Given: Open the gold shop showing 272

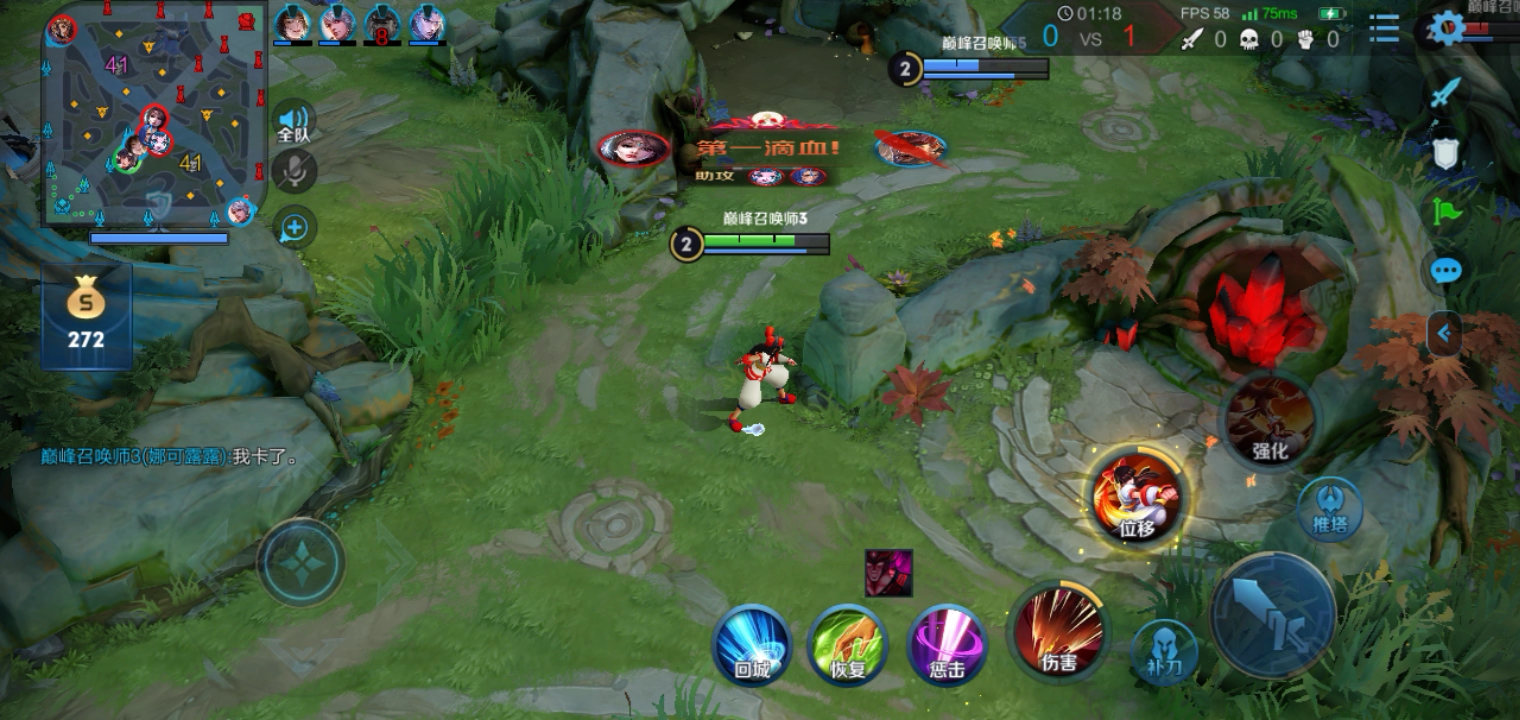Looking at the screenshot, I should [86, 315].
